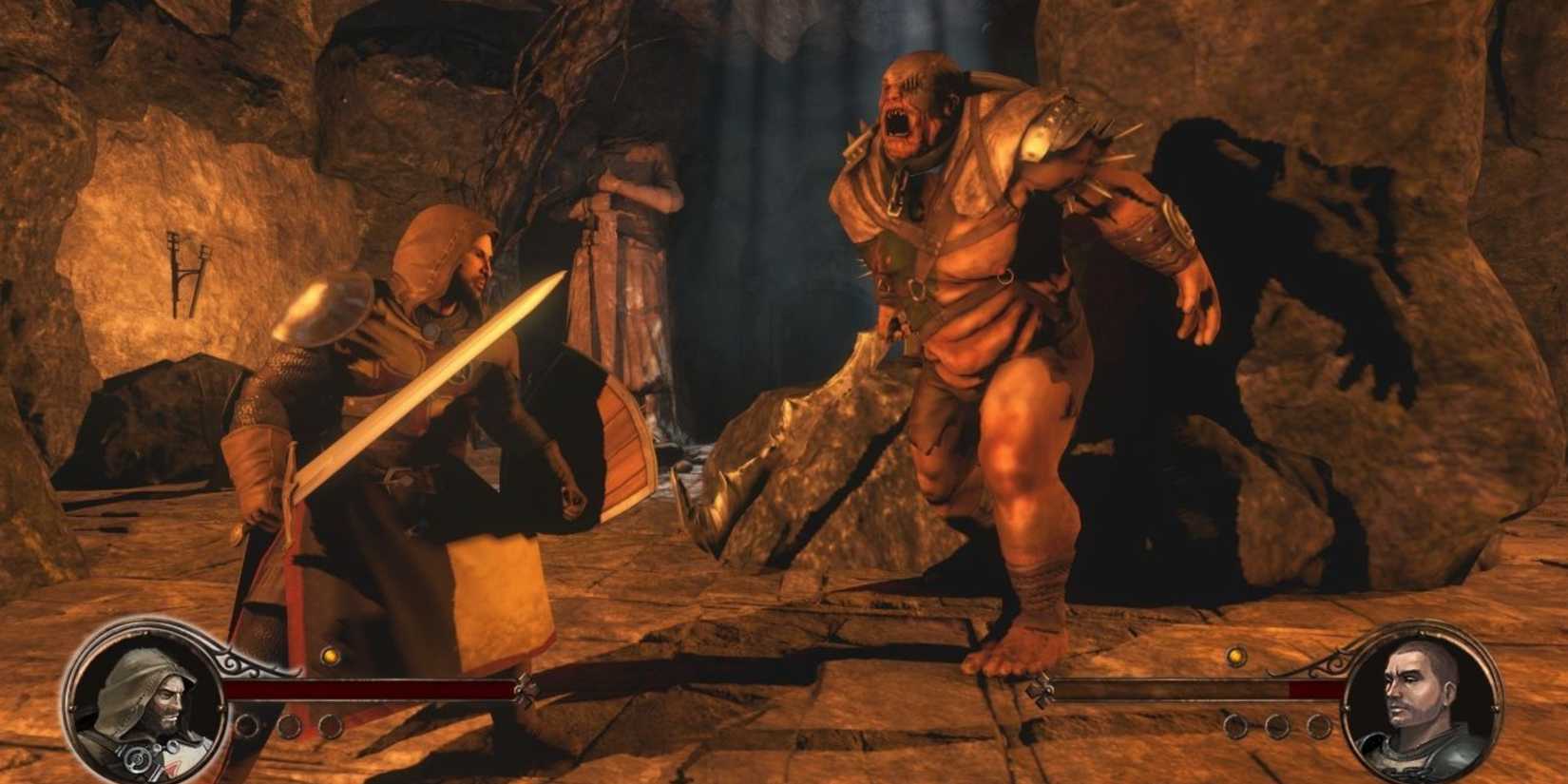Click the first empty skill slot under the left health bar
1568x784 pixels.
247,726
